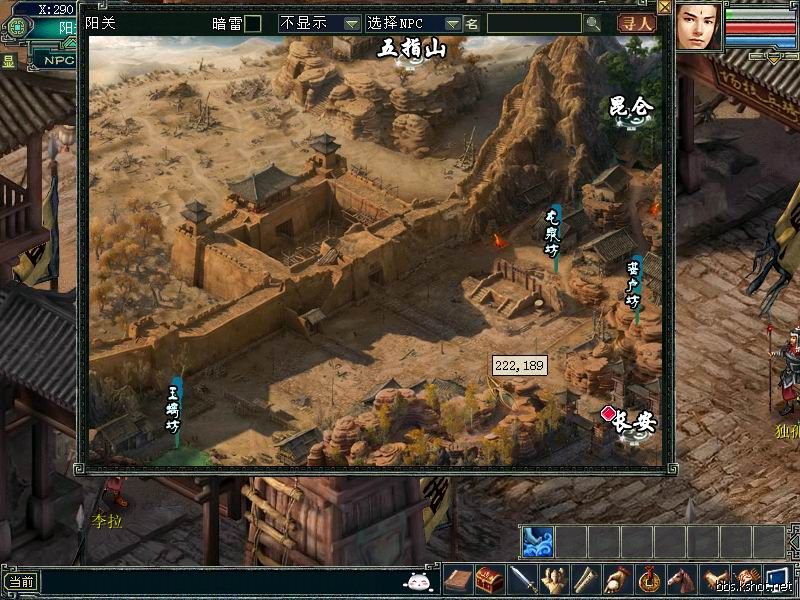Click the chat input box
Image resolution: width=800 pixels, height=600 pixels.
click(220, 581)
